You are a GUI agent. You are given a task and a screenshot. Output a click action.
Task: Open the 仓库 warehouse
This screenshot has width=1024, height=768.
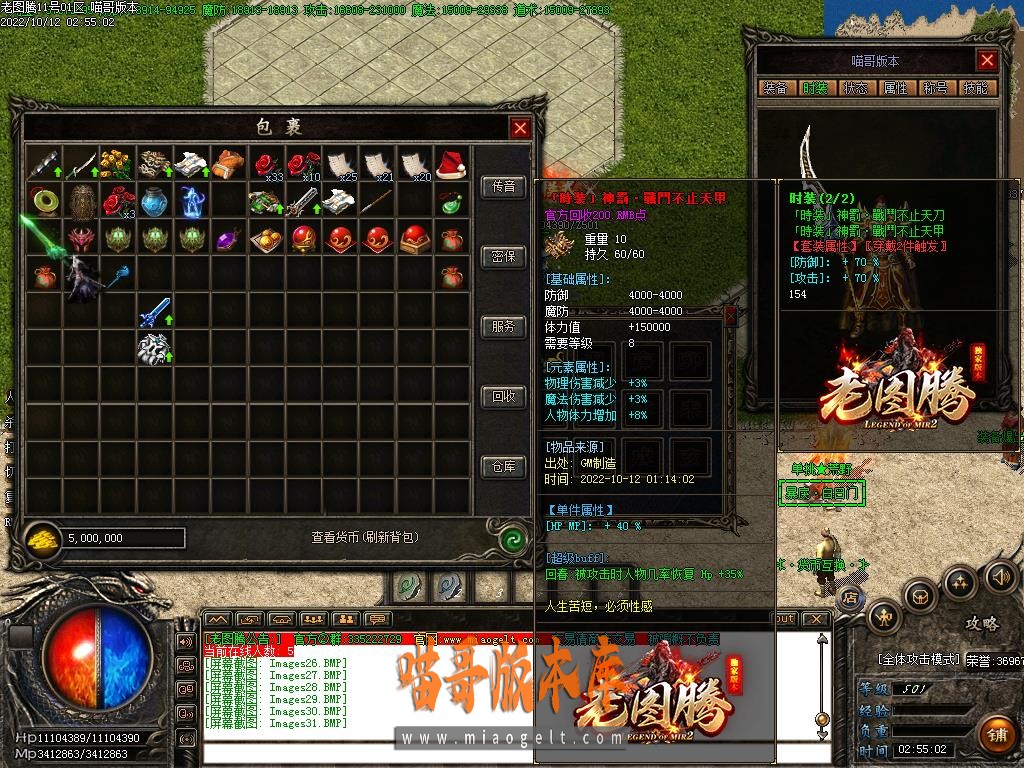click(x=504, y=467)
